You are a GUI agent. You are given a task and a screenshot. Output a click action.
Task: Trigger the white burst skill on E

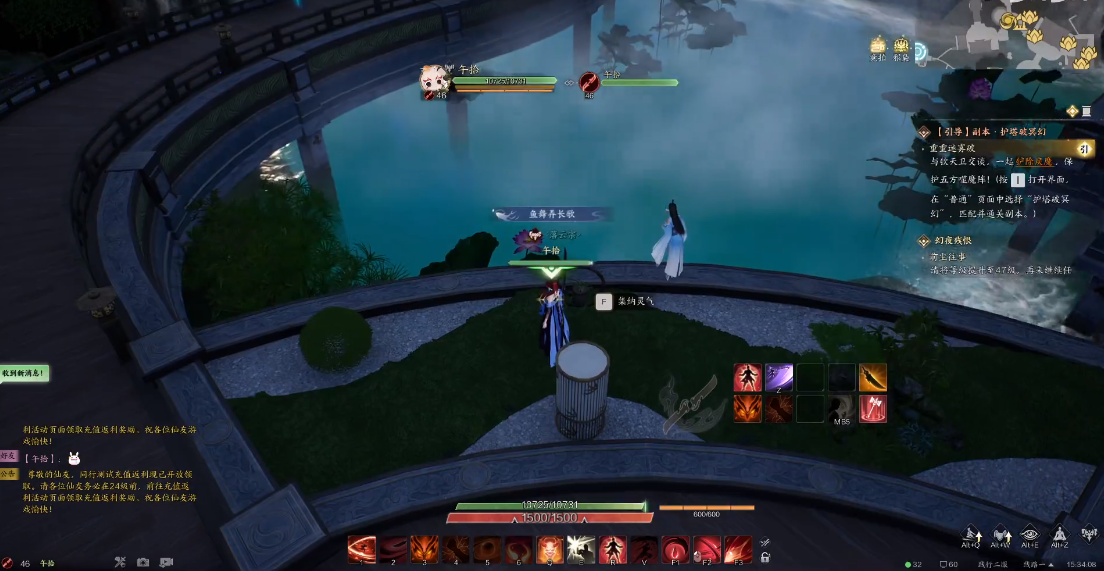point(580,549)
